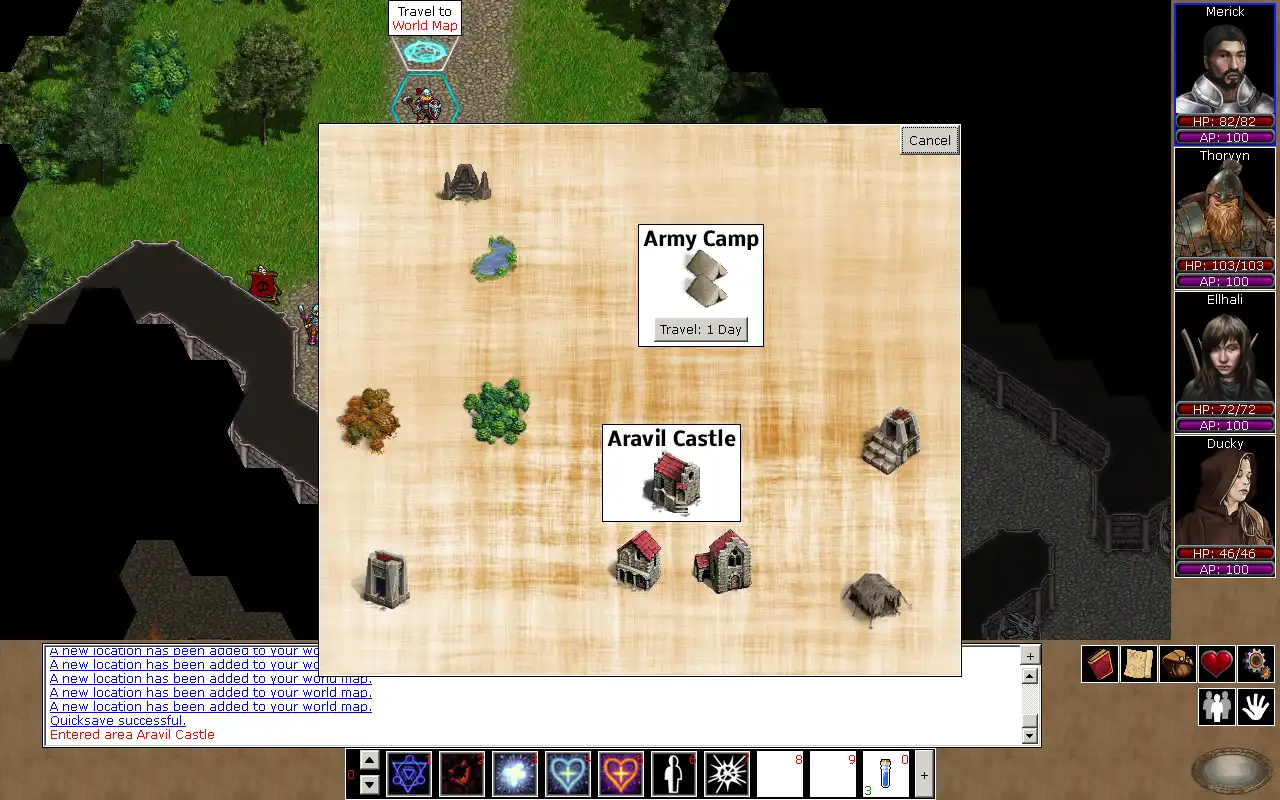Image resolution: width=1280 pixels, height=800 pixels.
Task: Activate the blue hexagram spell in slot 1
Action: coord(409,774)
